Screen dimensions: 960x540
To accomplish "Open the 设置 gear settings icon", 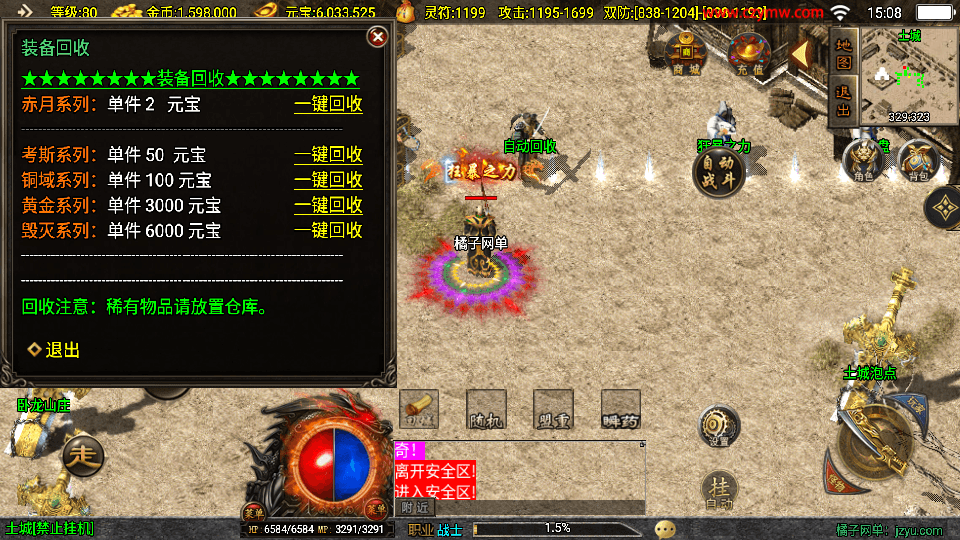I will tap(718, 426).
